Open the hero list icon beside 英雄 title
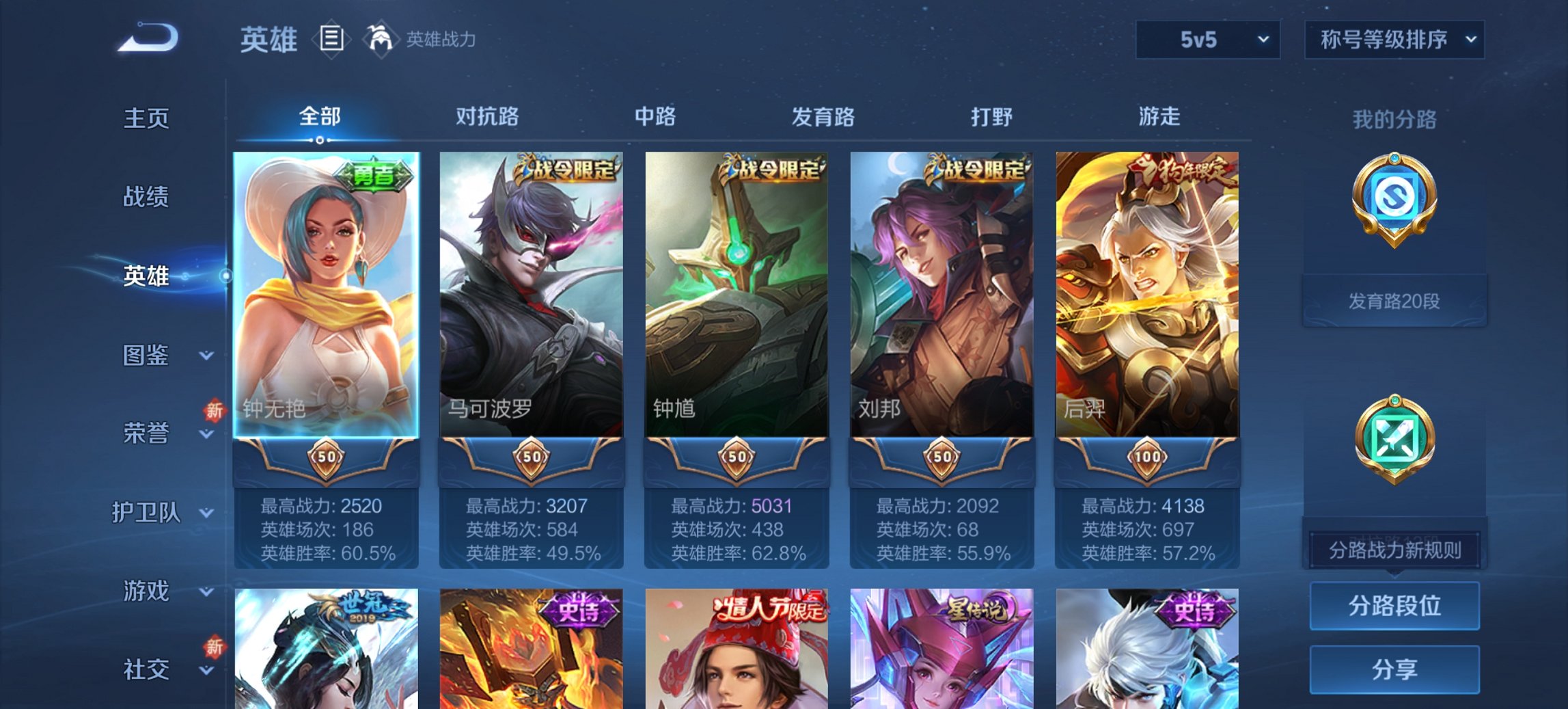Viewport: 1568px width, 709px height. coord(331,40)
